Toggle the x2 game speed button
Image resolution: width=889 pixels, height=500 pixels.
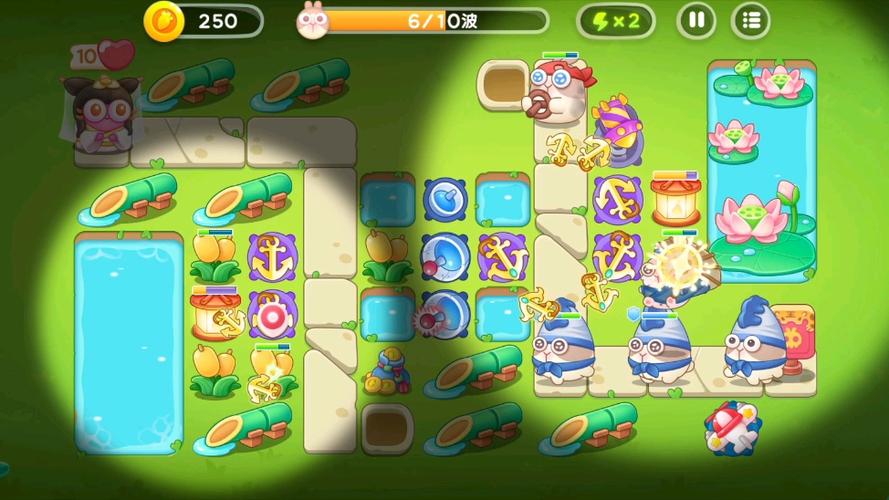615,20
